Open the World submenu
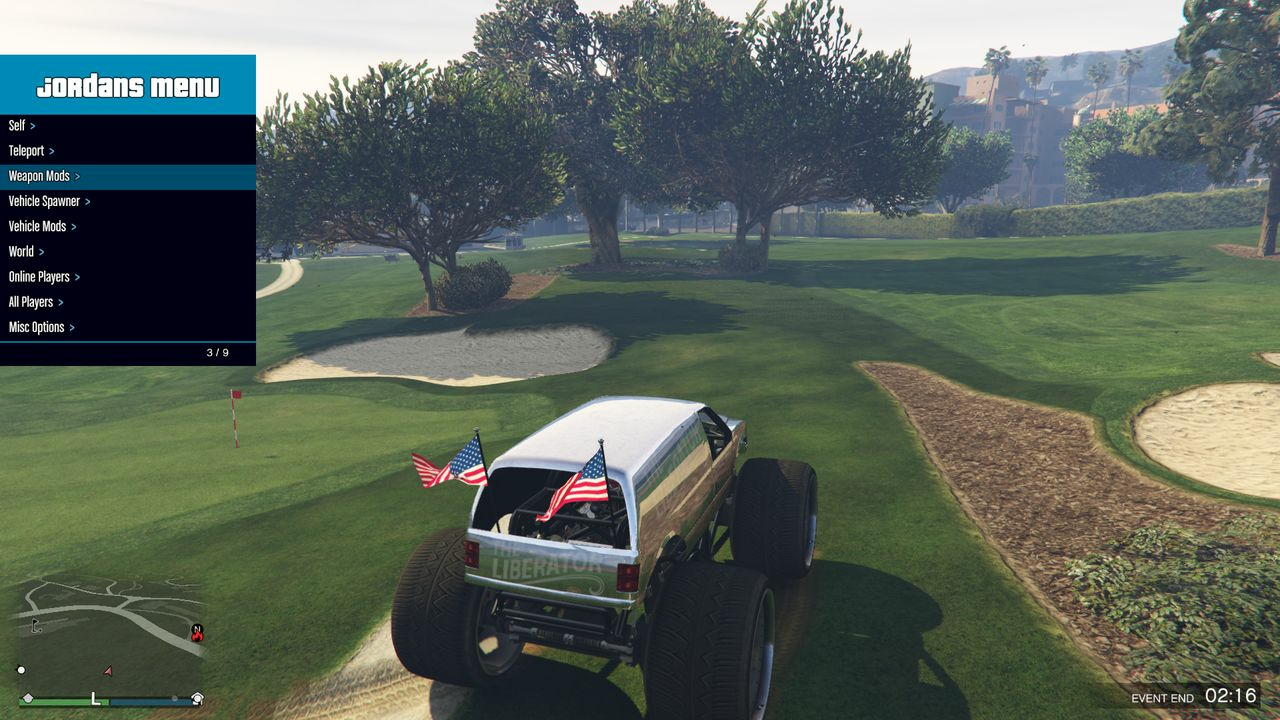The width and height of the screenshot is (1280, 720). [26, 252]
